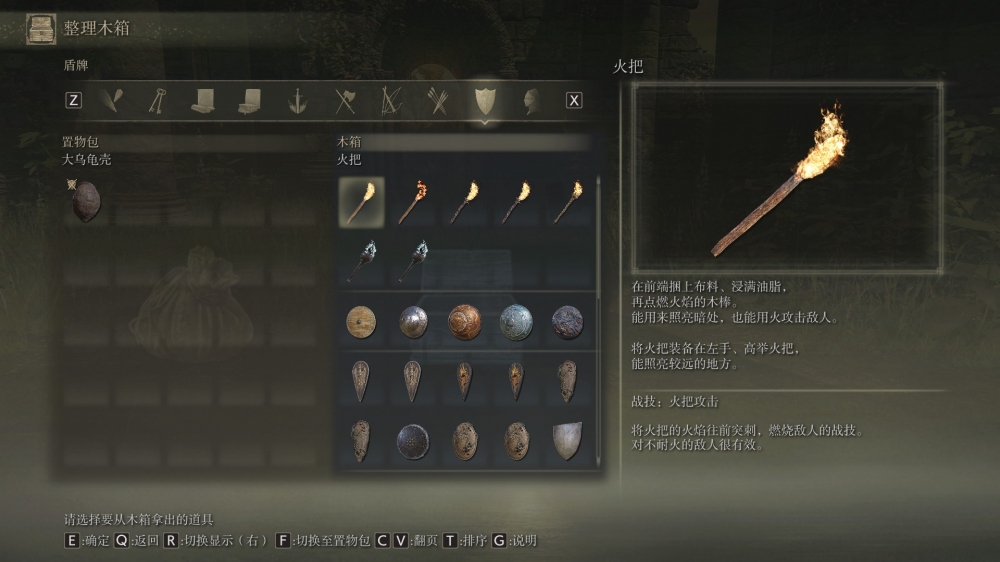Screen dimensions: 1000x562
Task: Open the sword weapons category tab
Action: (297, 100)
